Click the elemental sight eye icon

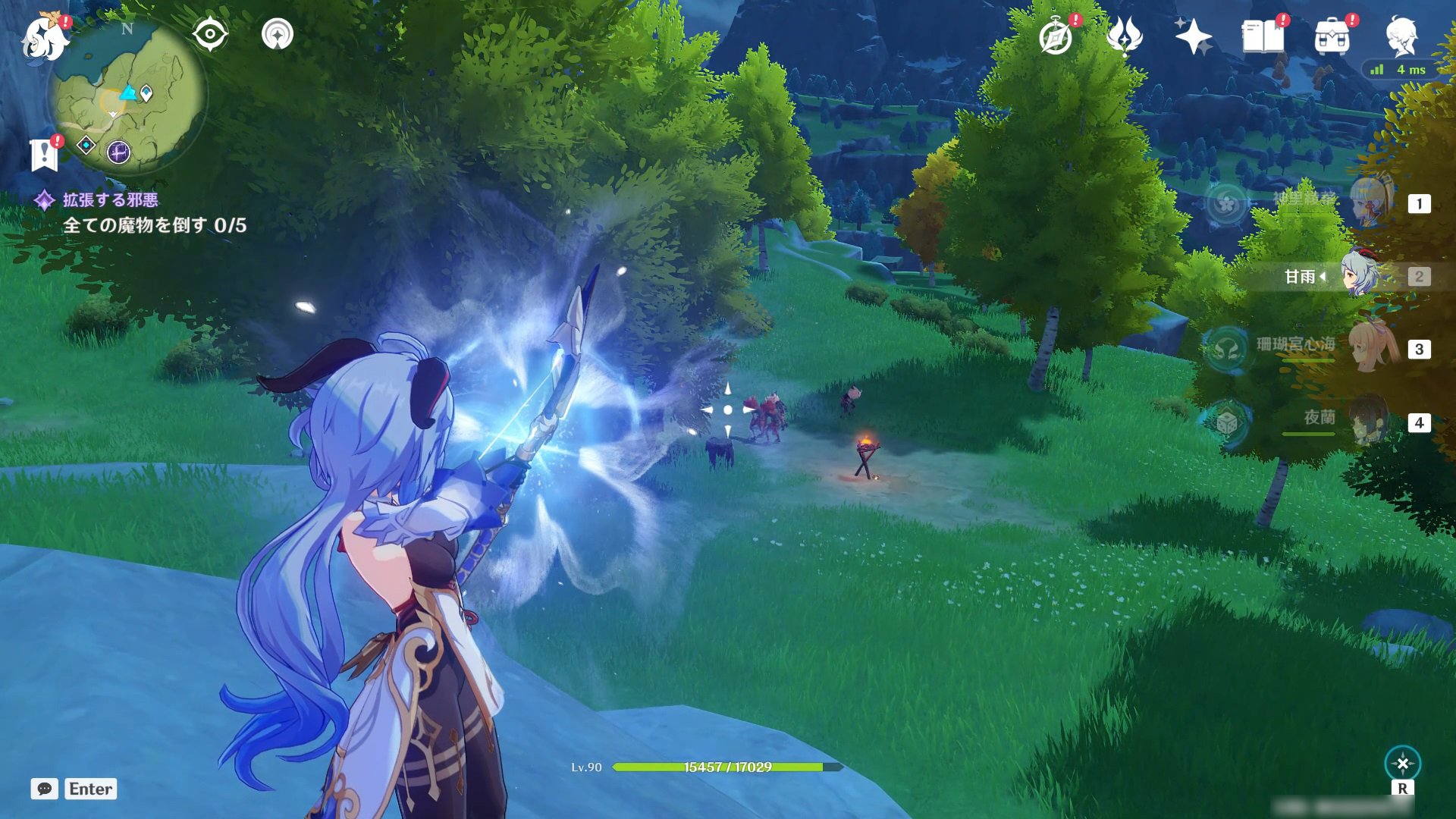click(210, 34)
